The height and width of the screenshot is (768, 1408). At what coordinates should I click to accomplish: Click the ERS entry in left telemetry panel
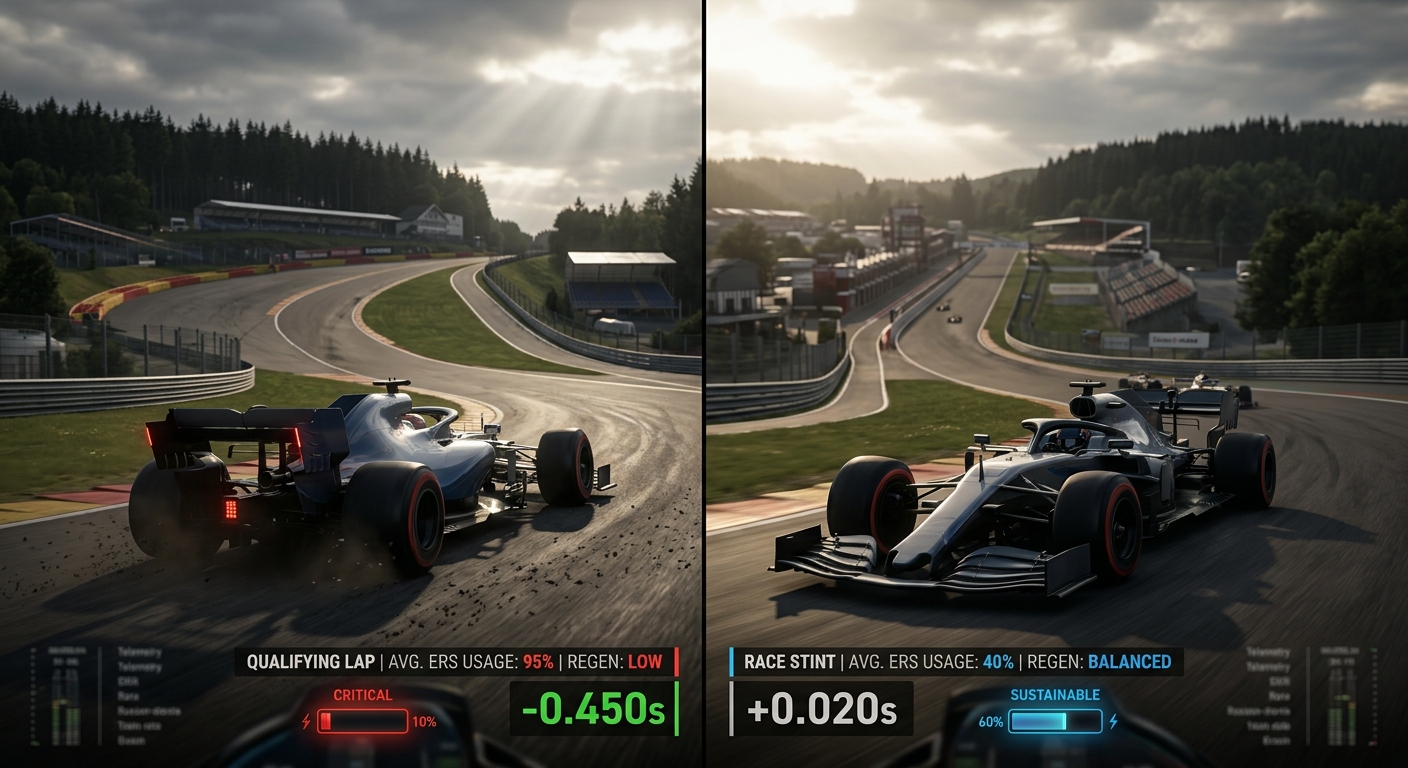126,683
